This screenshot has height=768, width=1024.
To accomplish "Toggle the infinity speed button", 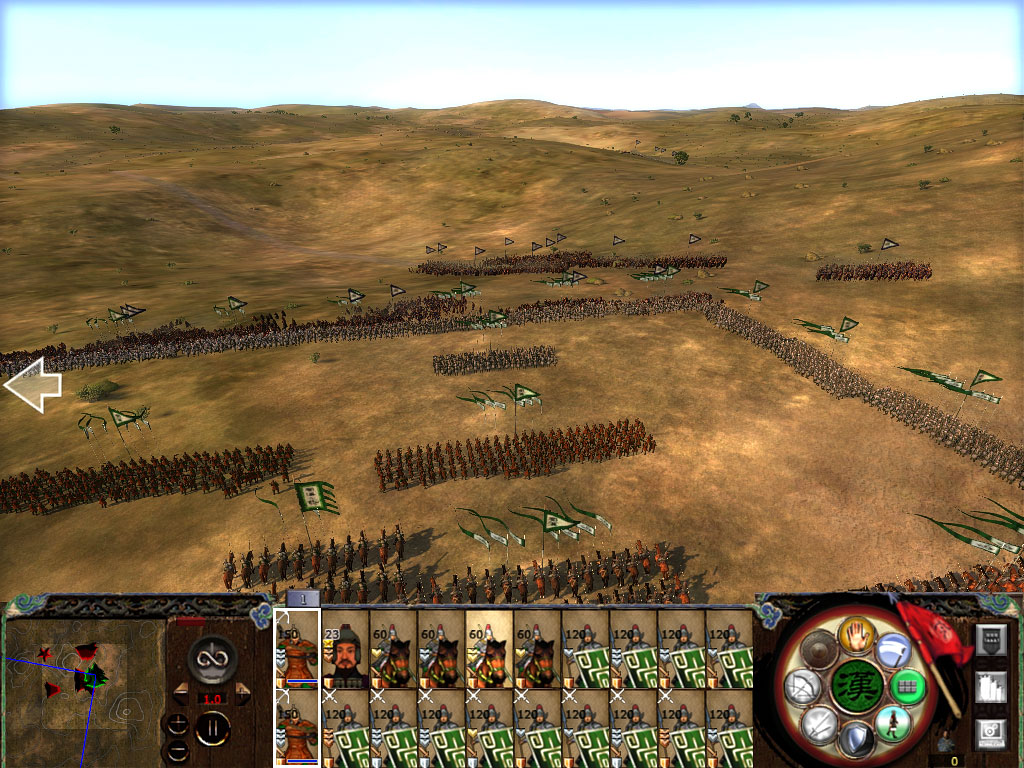I will (211, 657).
